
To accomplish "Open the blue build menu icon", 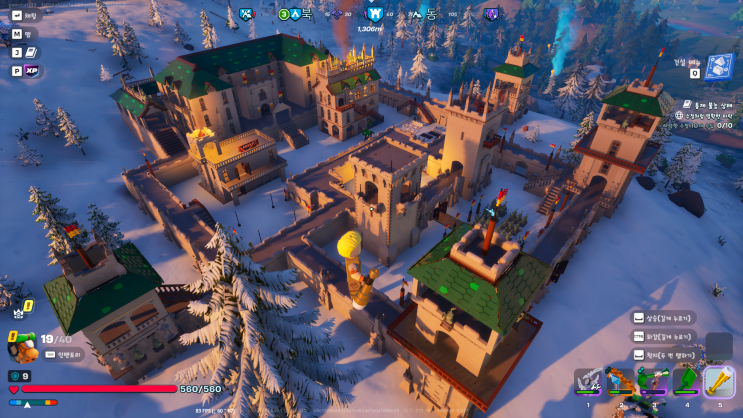I will 718,67.
